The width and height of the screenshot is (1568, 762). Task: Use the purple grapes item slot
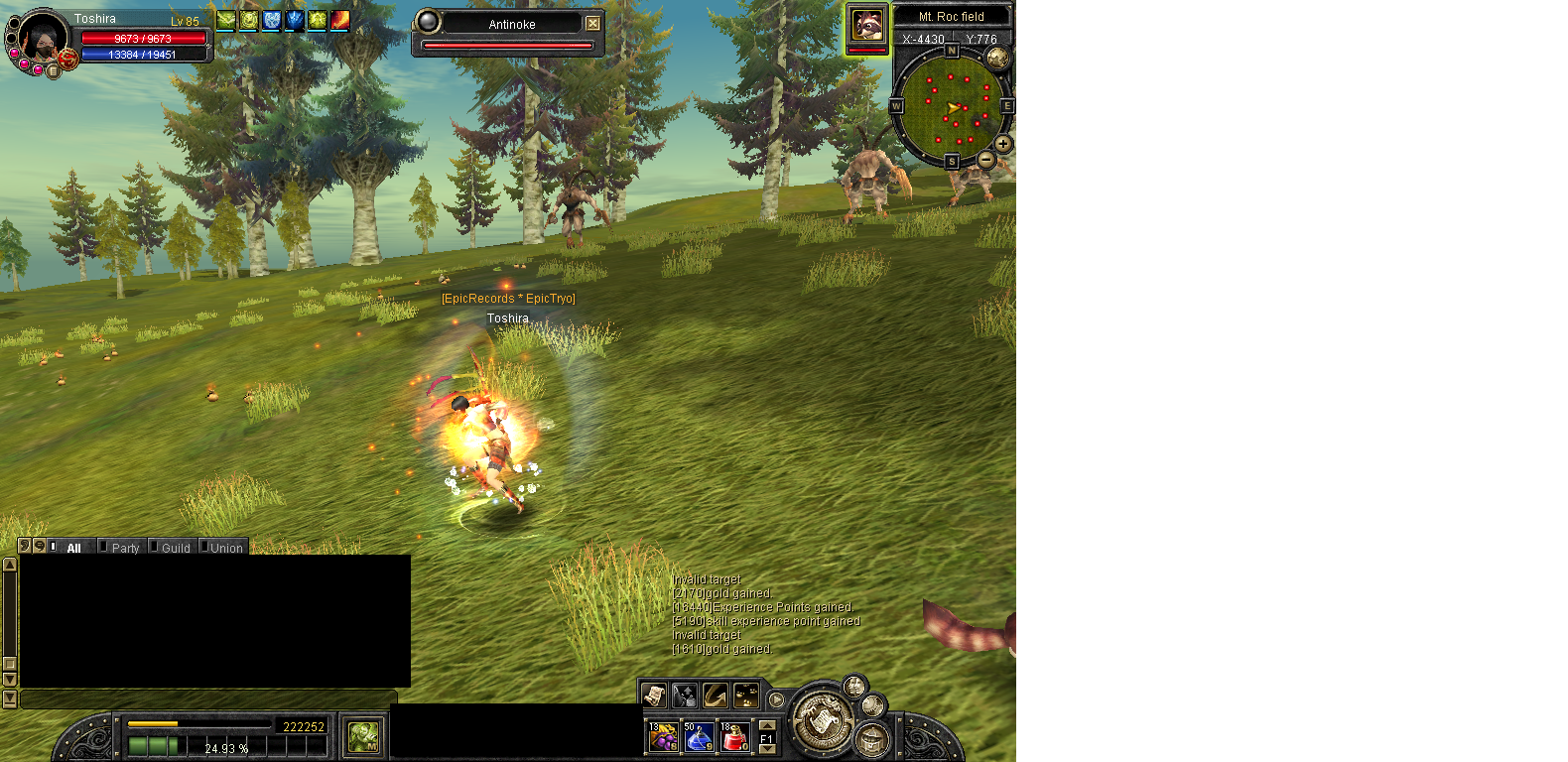pos(663,737)
